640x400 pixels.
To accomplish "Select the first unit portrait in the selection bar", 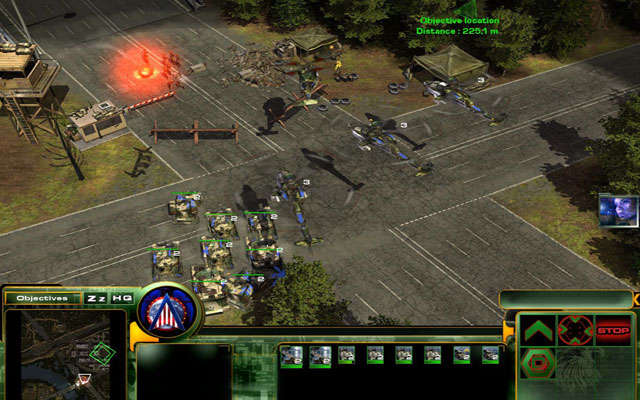I will (x=291, y=355).
